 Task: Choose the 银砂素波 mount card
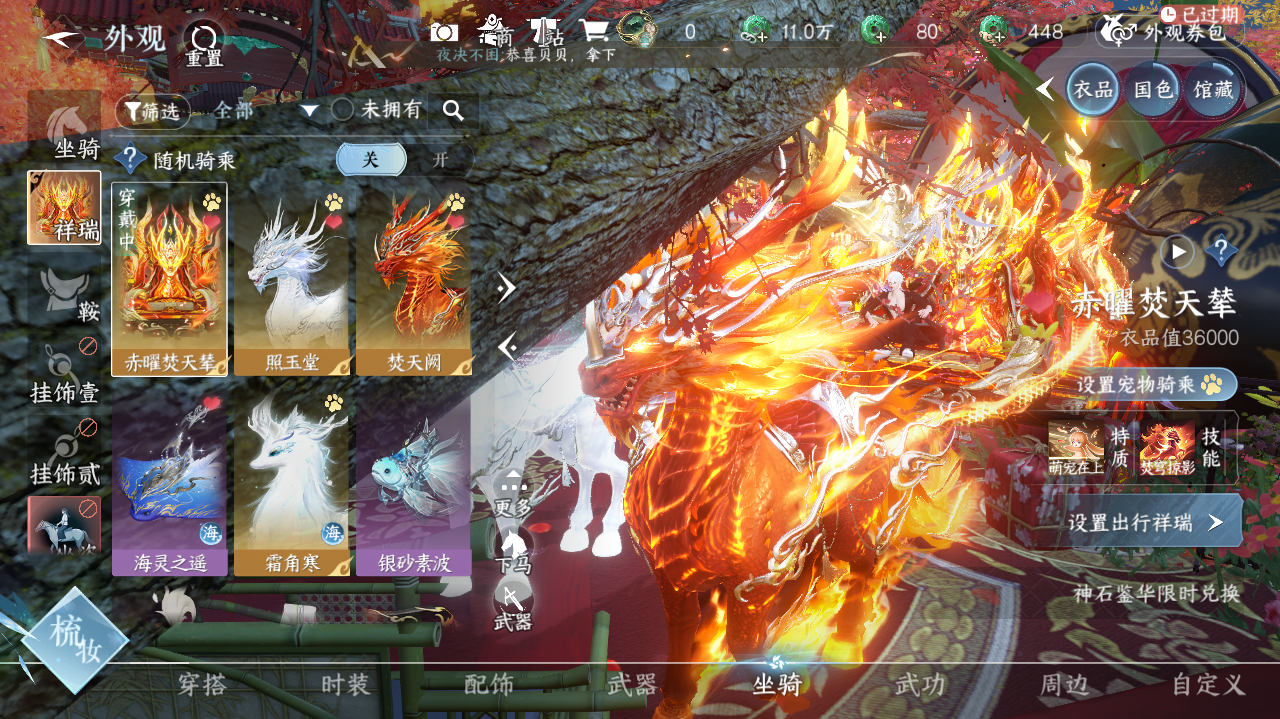(x=414, y=480)
